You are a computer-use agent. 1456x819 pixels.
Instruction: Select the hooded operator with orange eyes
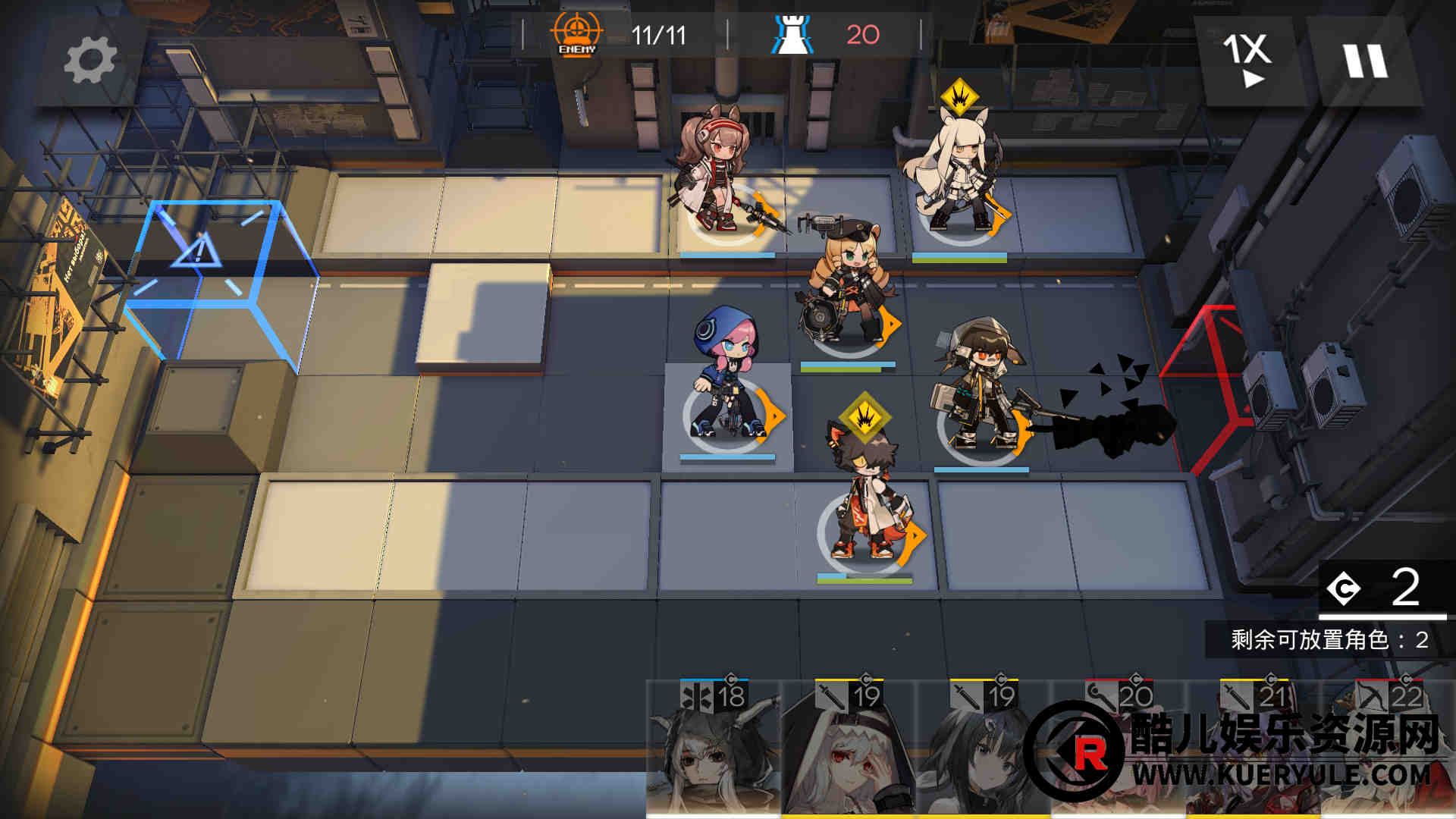[978, 387]
